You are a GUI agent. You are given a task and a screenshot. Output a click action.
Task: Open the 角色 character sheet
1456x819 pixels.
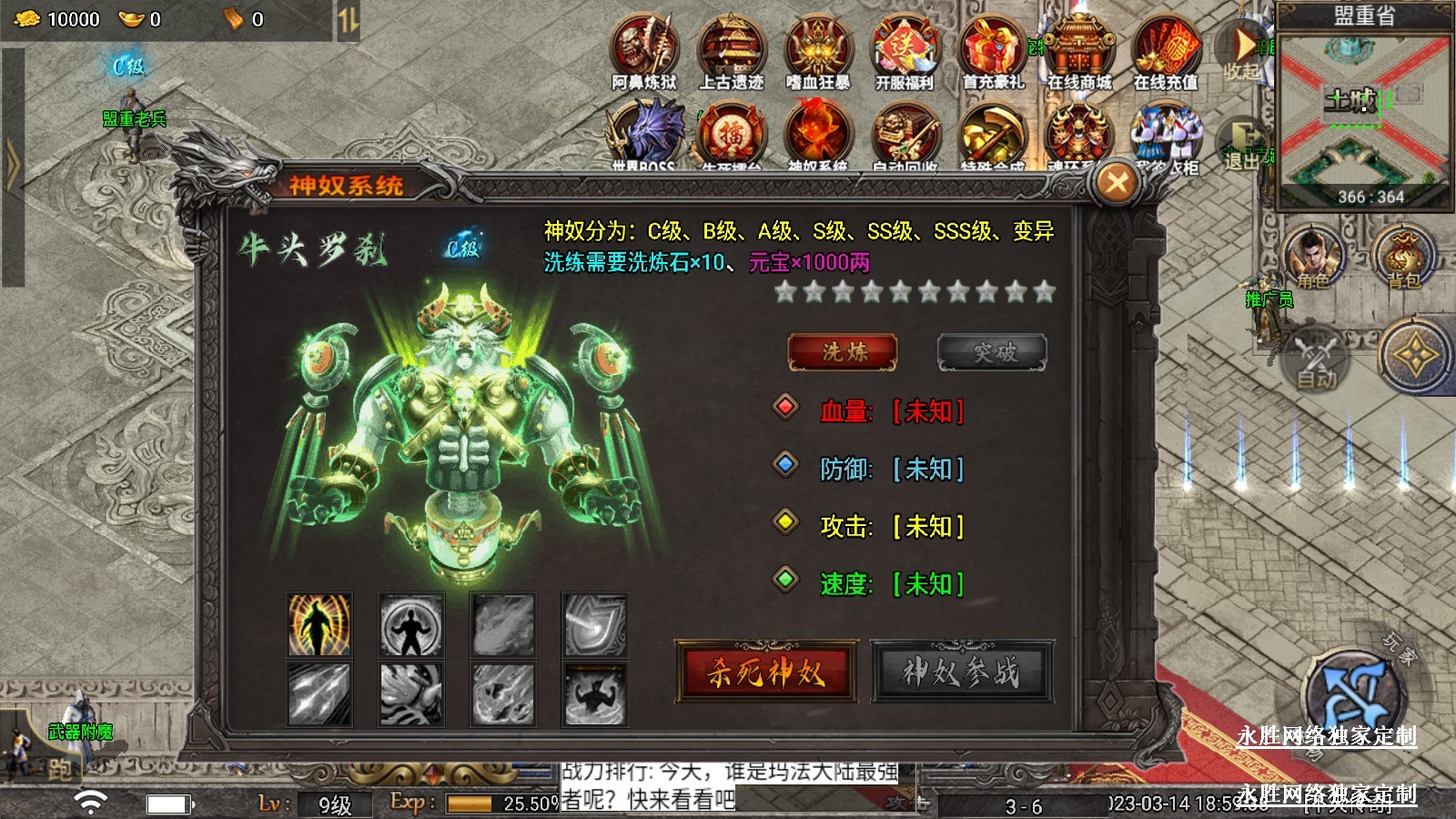[1311, 257]
